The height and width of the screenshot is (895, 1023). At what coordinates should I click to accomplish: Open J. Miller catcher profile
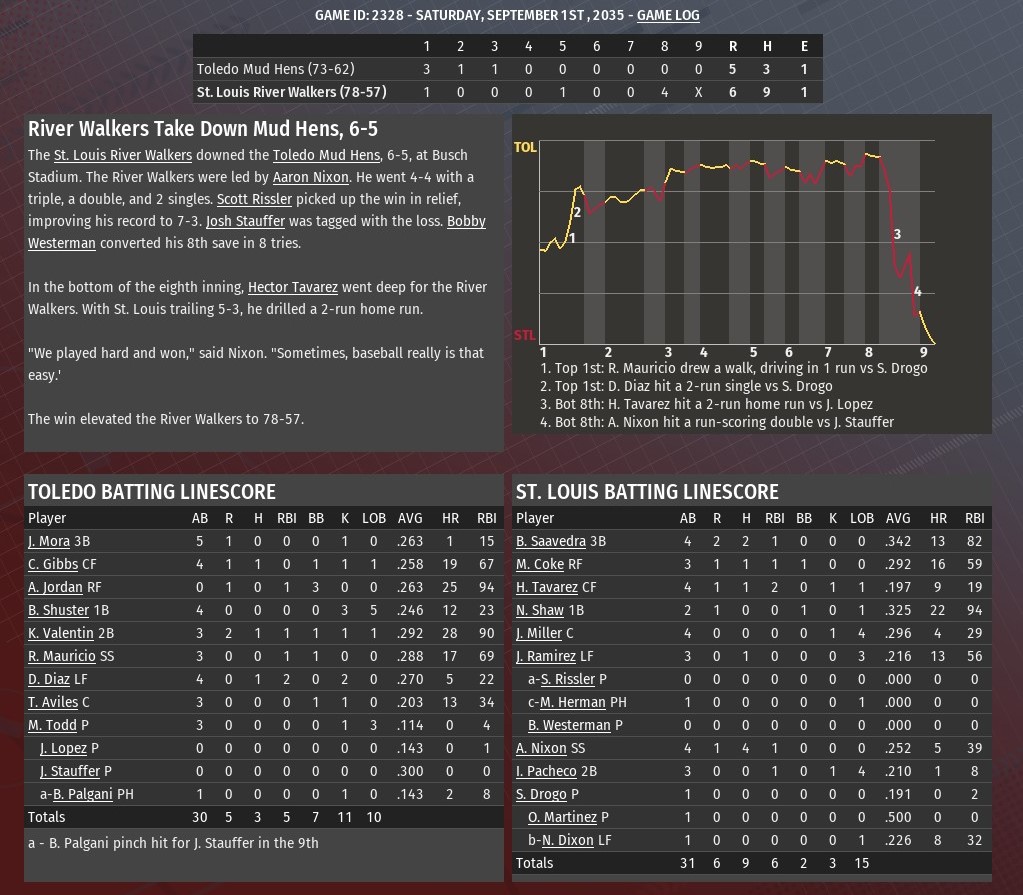[x=539, y=633]
